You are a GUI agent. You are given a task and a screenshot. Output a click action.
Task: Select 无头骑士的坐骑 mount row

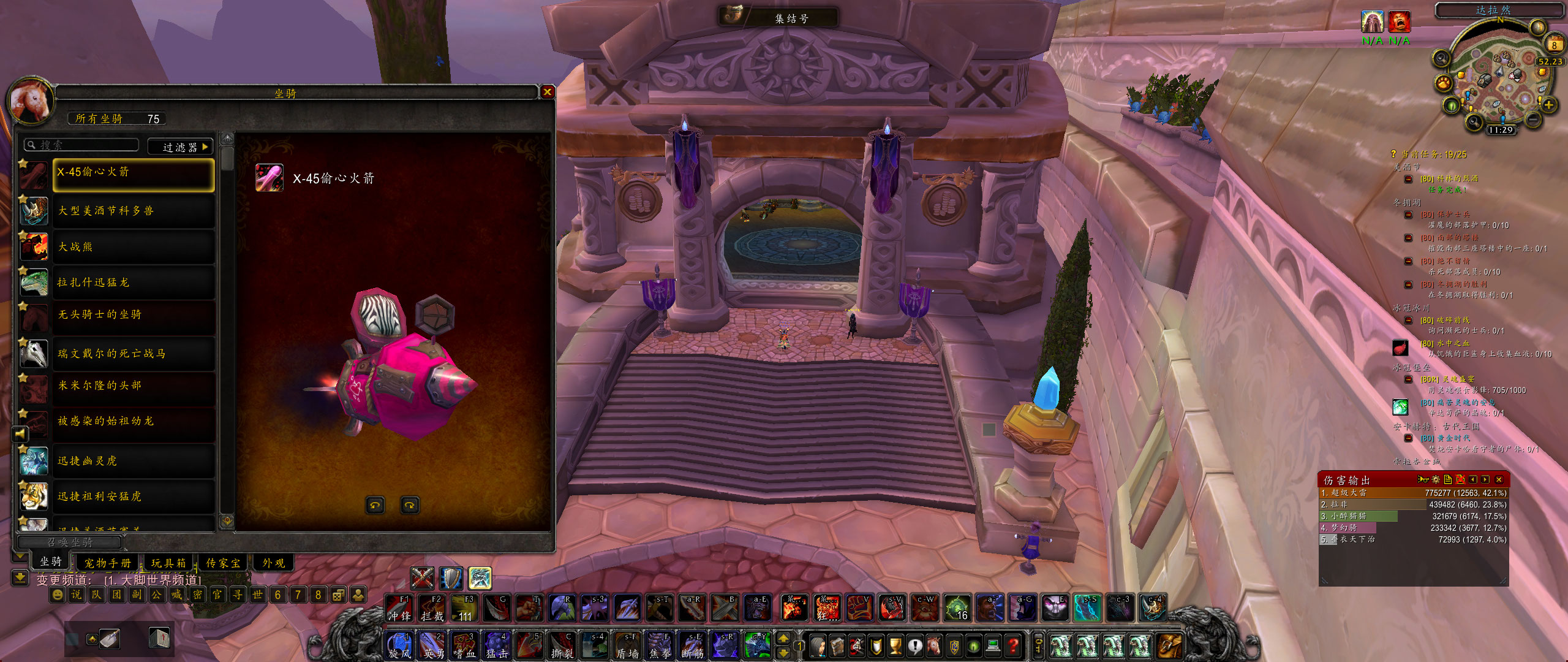click(134, 314)
